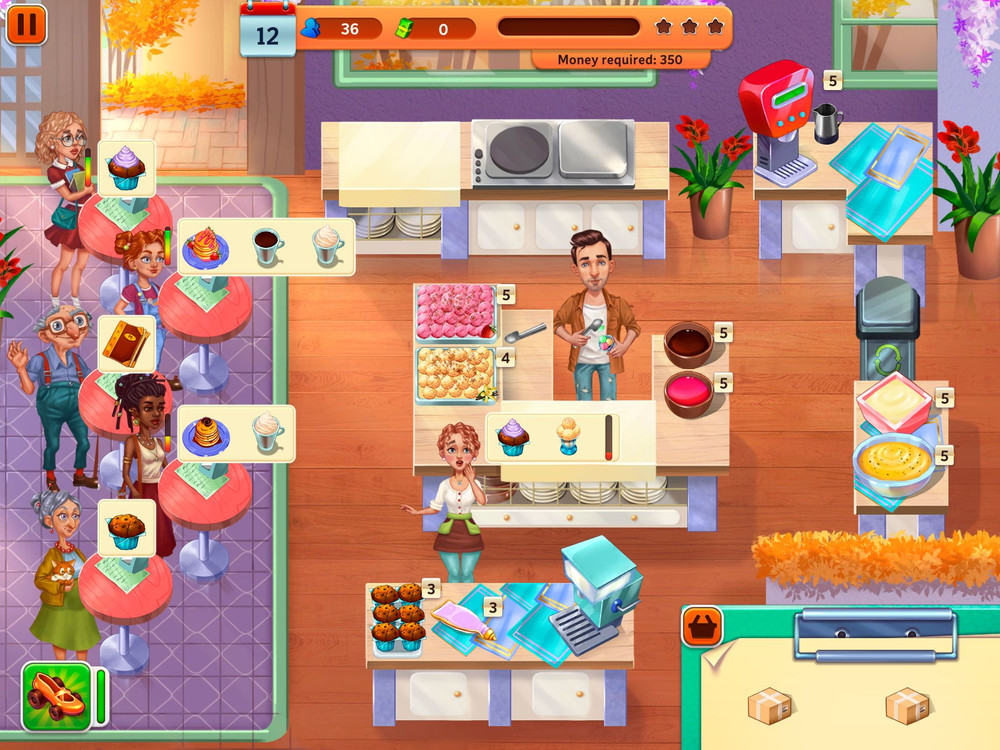Viewport: 1000px width, 750px height.
Task: Open the orange shopping basket button
Action: click(x=701, y=627)
